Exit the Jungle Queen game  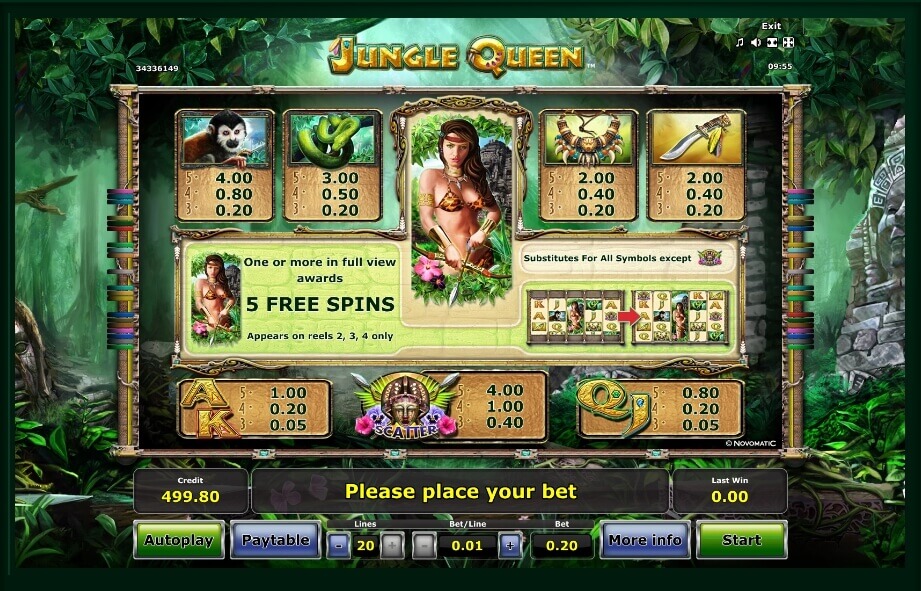tap(770, 26)
